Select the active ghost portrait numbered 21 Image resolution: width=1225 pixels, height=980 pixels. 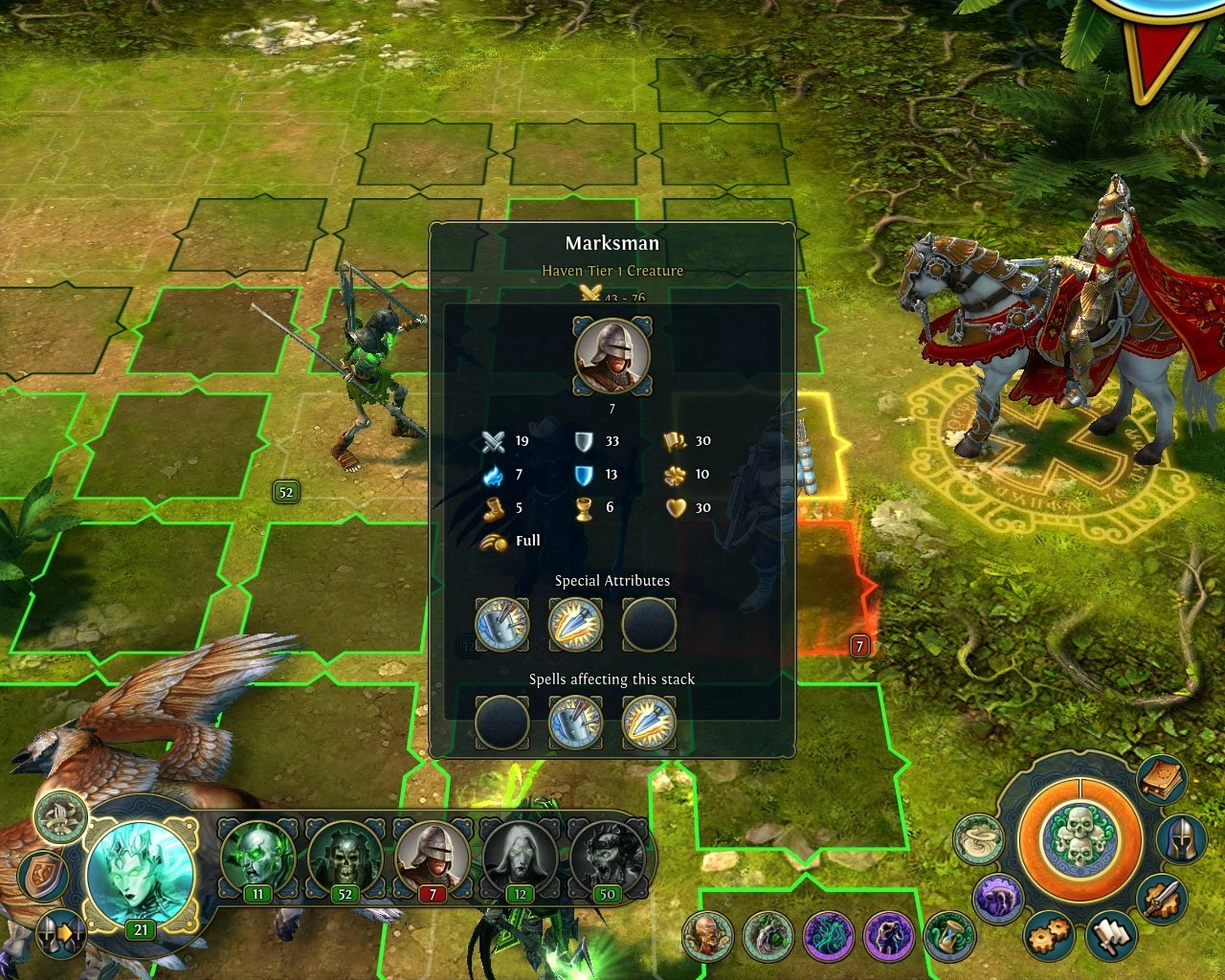coord(140,871)
